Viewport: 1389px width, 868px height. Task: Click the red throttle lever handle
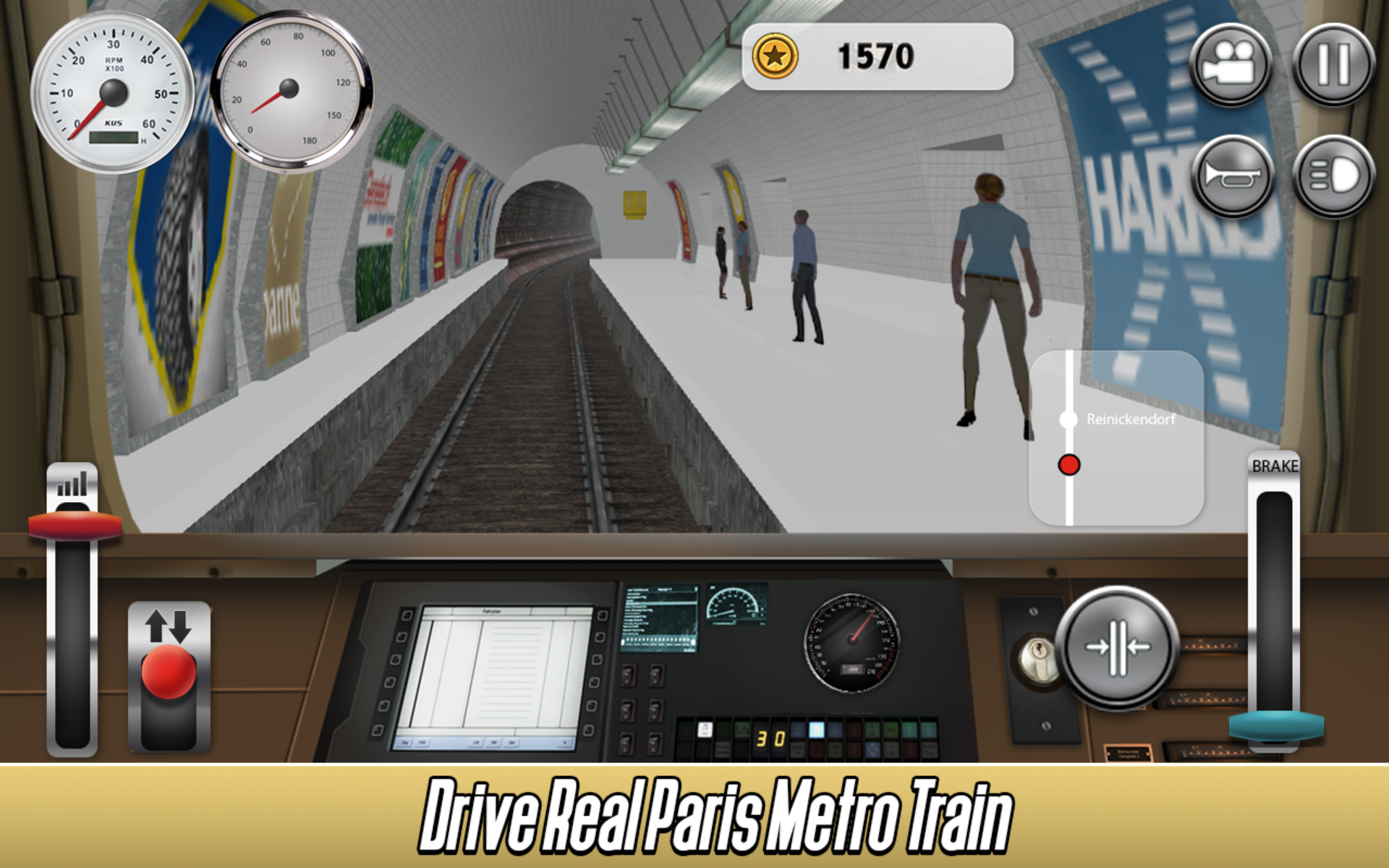[75, 526]
